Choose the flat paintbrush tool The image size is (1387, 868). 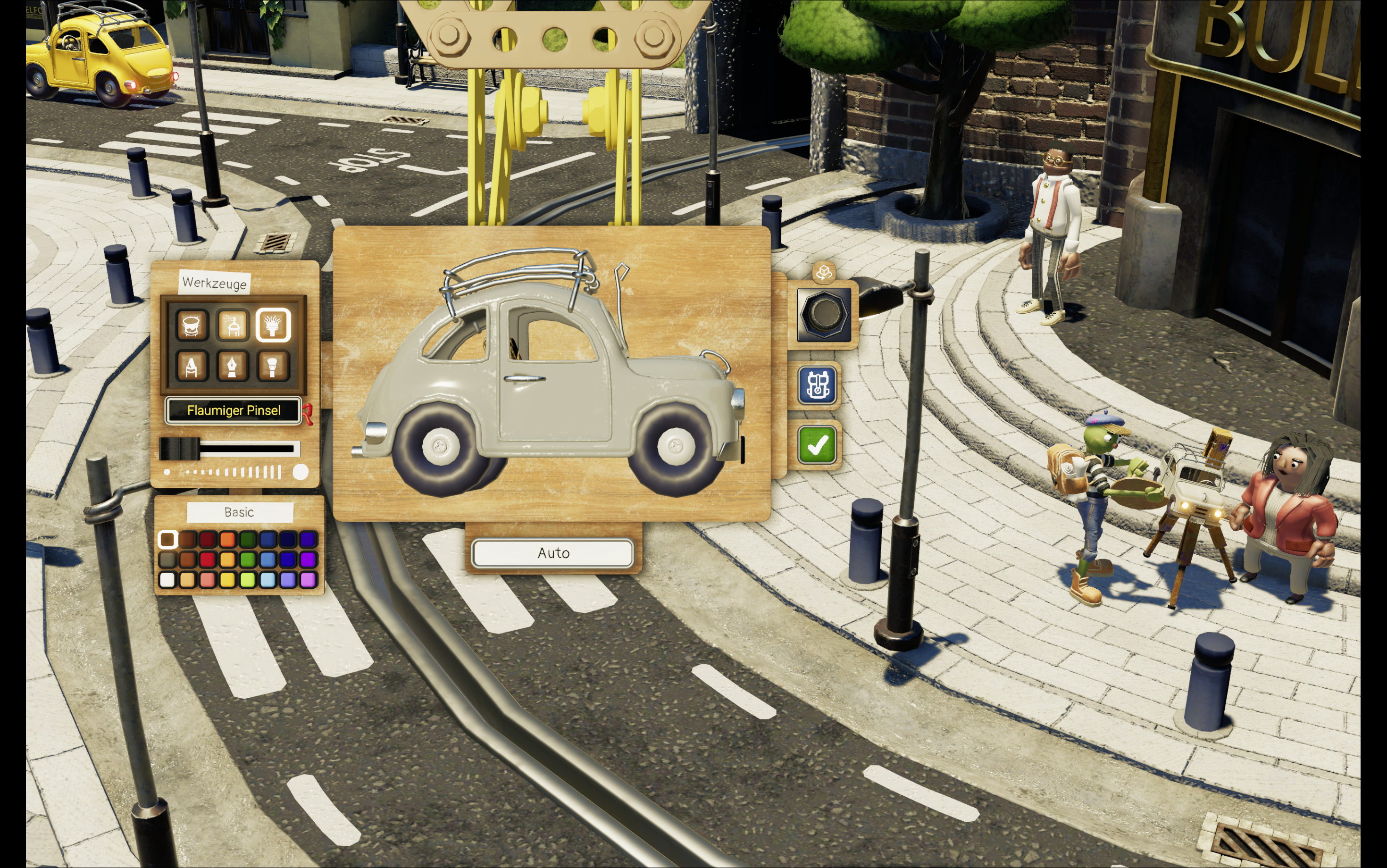[x=273, y=366]
